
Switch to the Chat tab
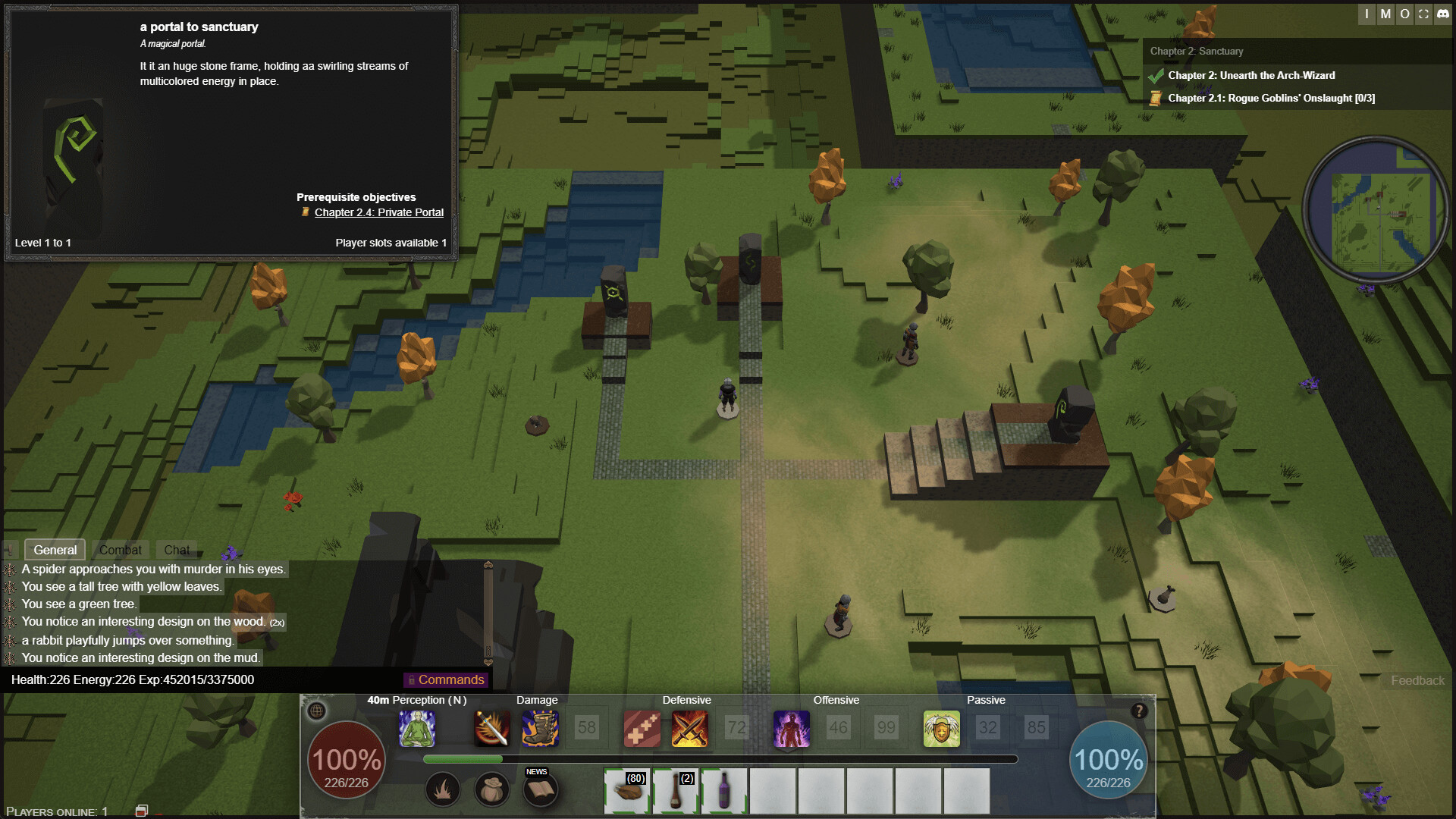[177, 550]
